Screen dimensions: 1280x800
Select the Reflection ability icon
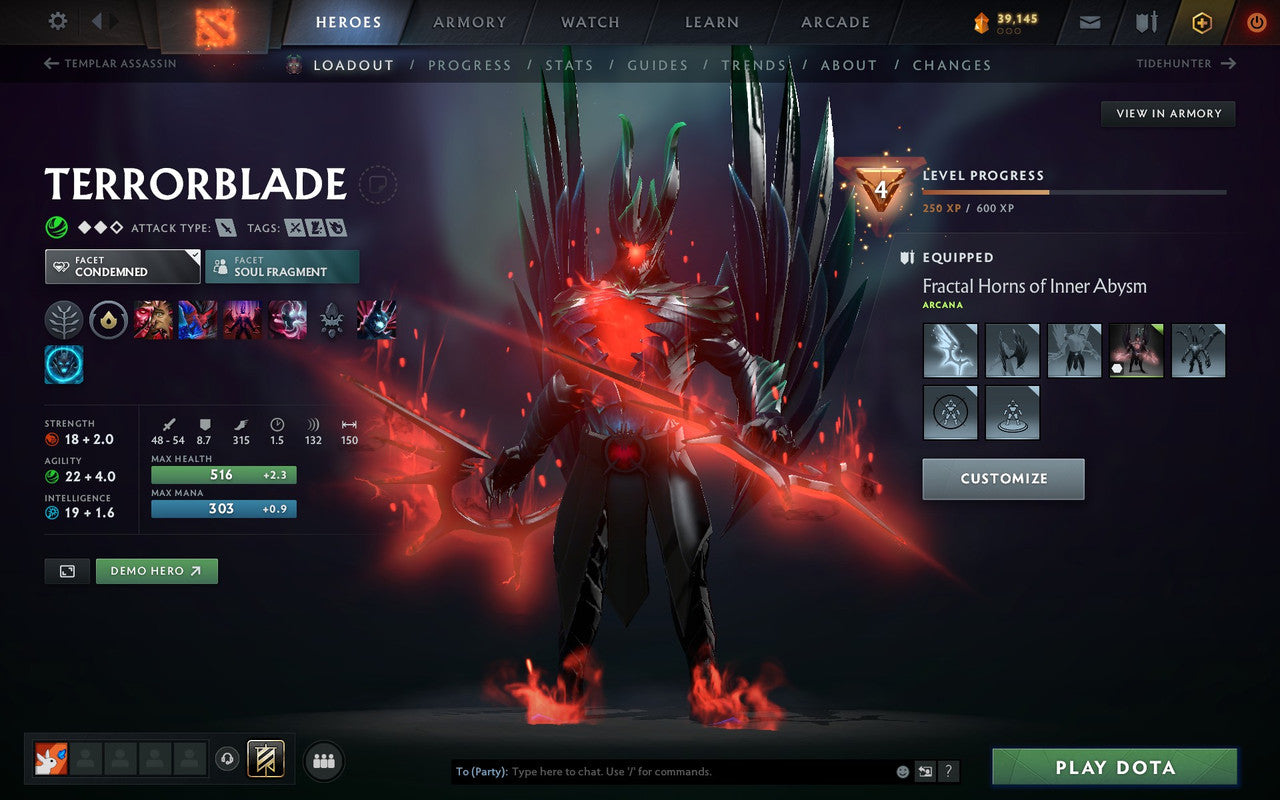pyautogui.click(x=154, y=319)
